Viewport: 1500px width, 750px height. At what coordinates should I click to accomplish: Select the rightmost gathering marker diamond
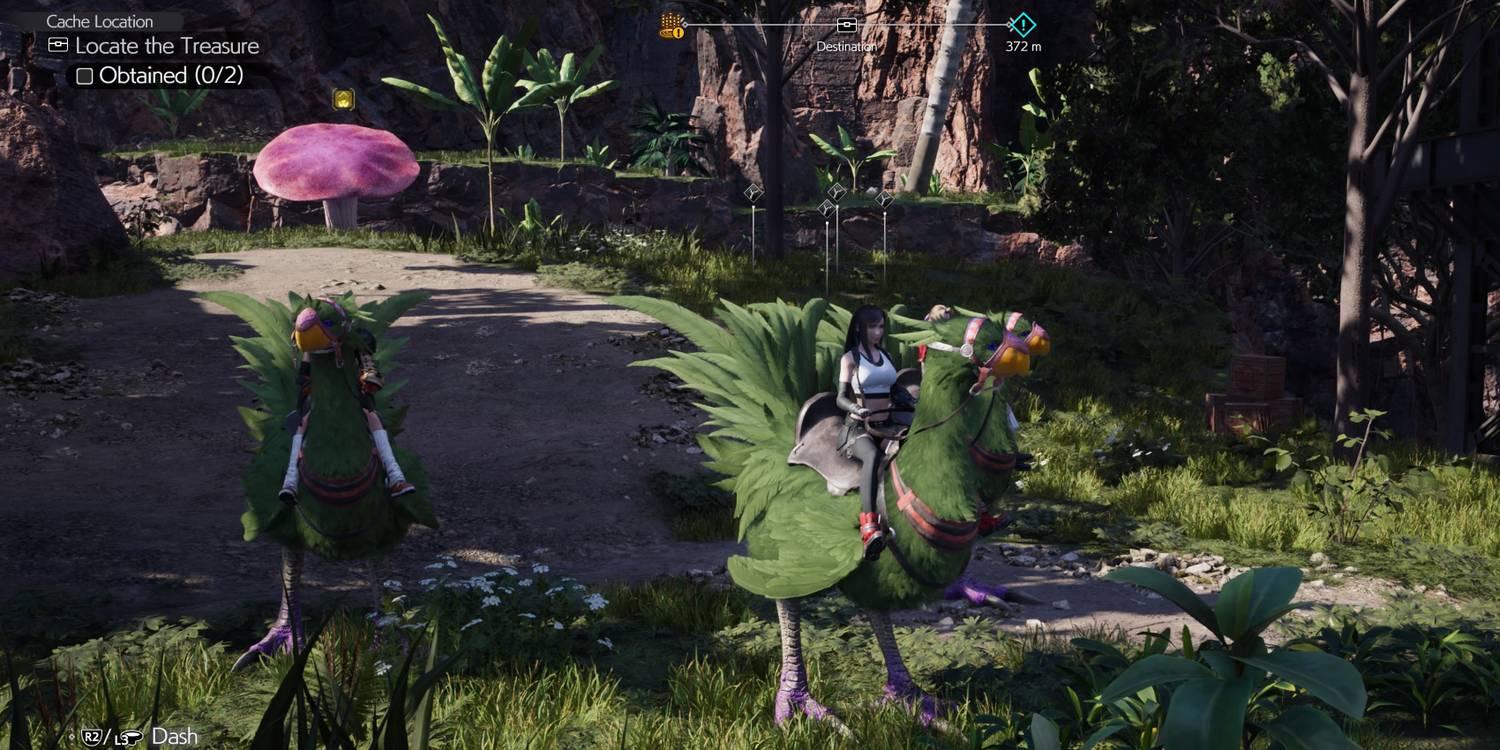(x=884, y=197)
